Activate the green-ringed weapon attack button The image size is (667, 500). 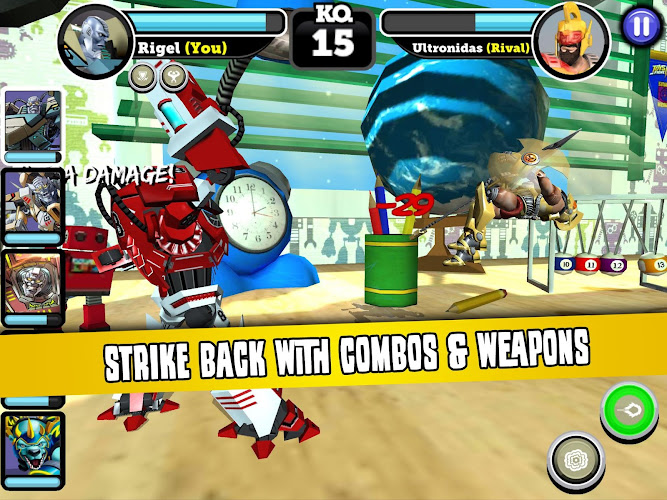coord(629,411)
